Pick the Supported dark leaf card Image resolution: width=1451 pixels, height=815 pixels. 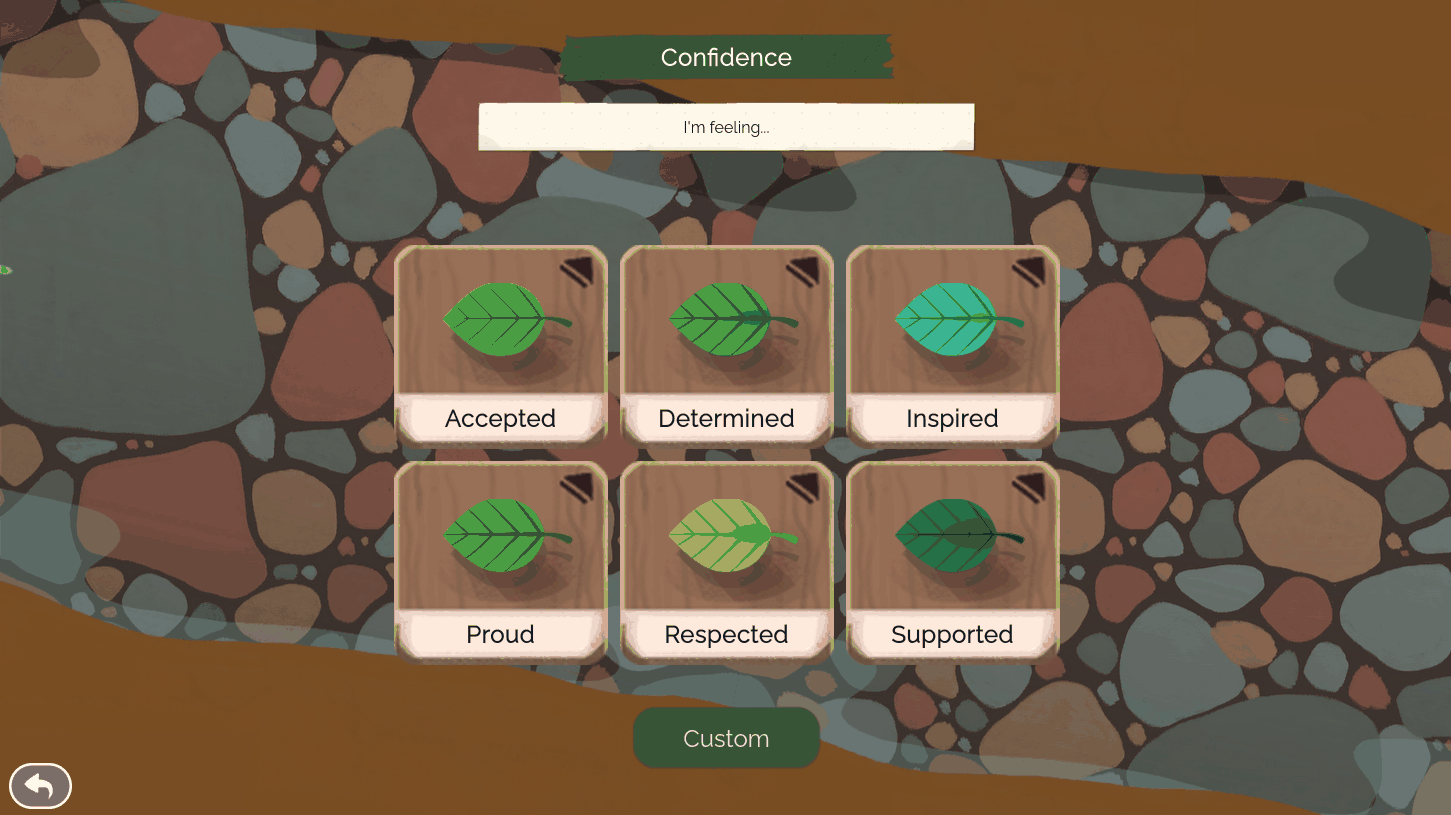[952, 561]
